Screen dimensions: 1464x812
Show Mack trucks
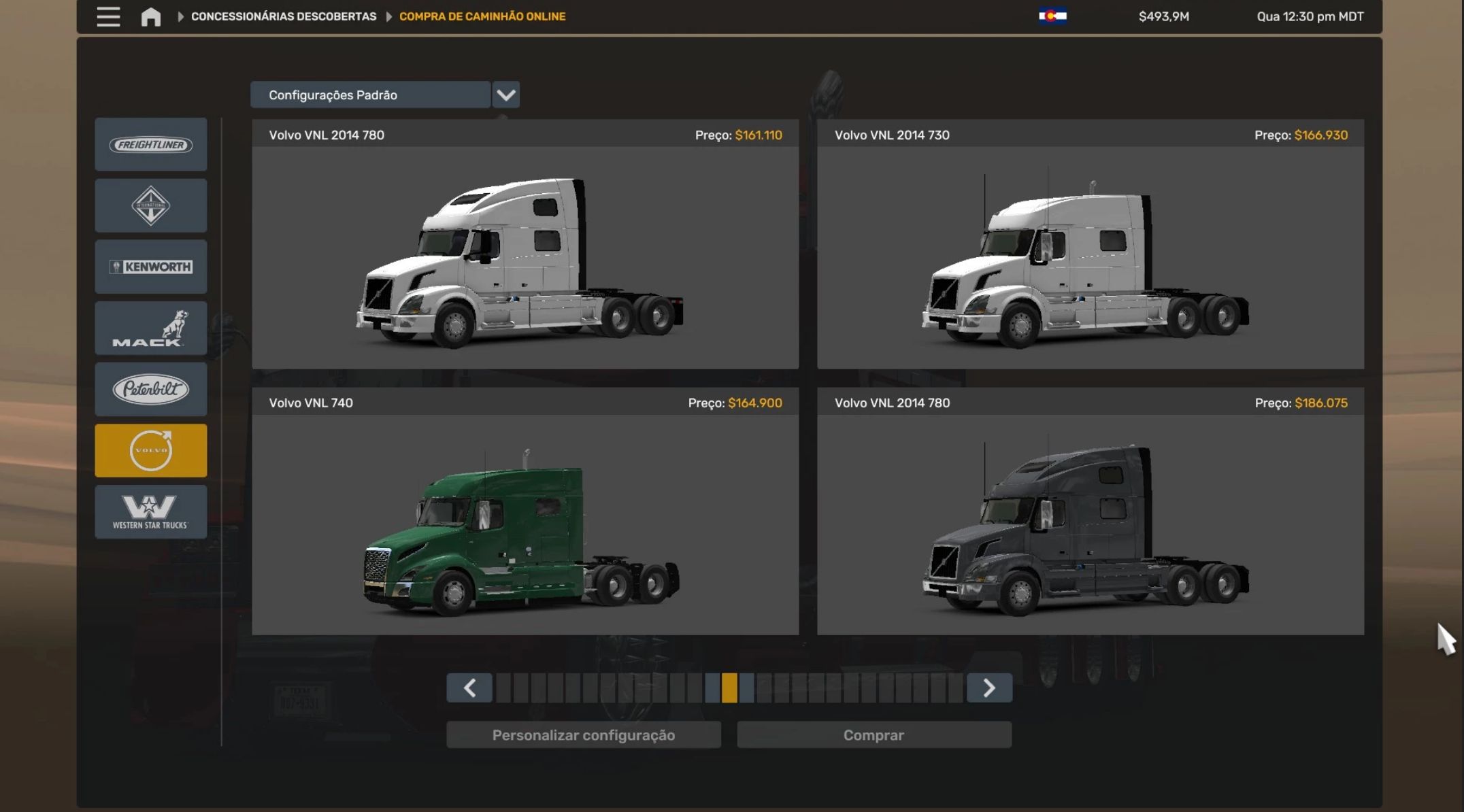point(151,328)
